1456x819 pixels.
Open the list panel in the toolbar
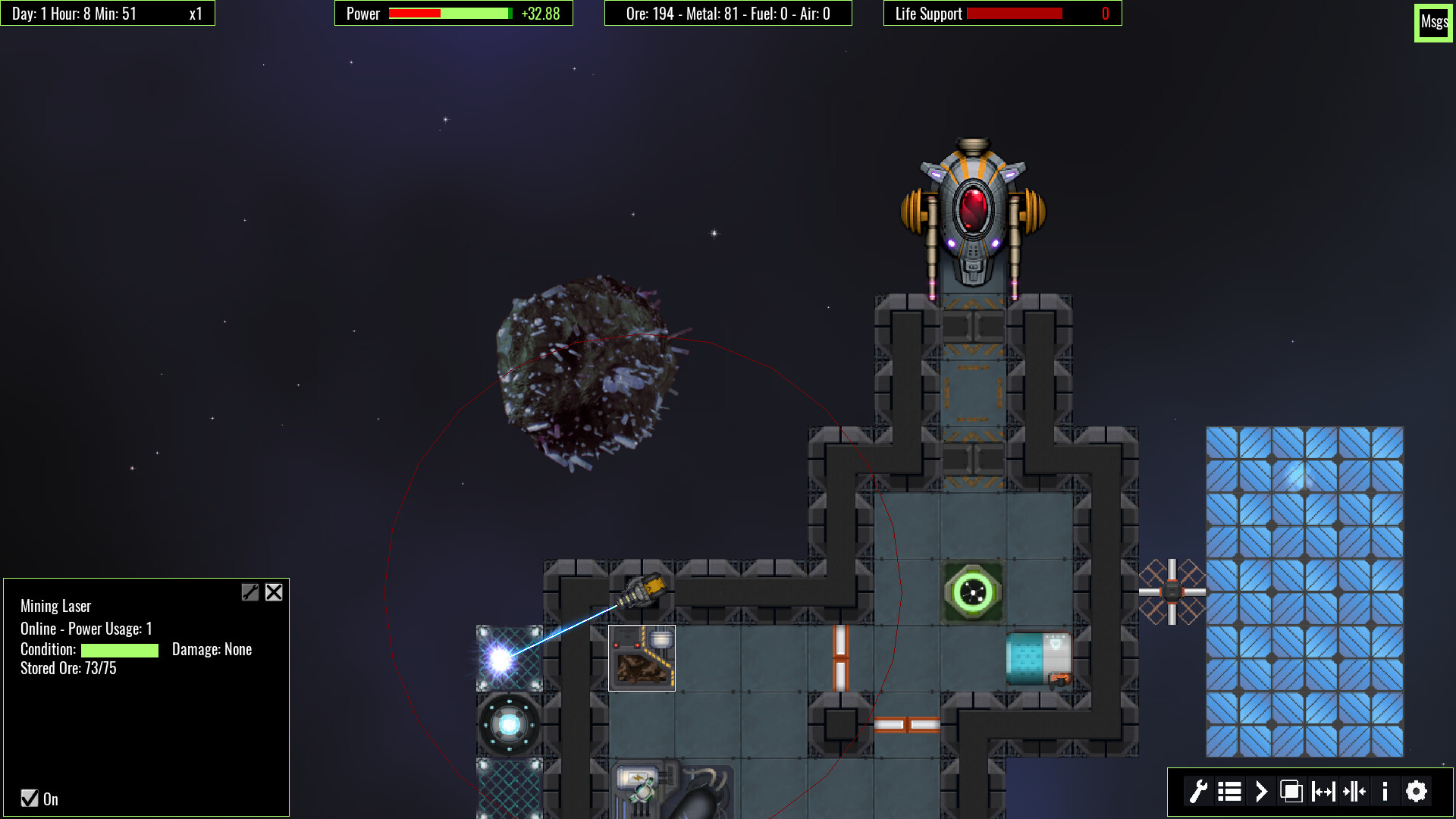pyautogui.click(x=1229, y=791)
